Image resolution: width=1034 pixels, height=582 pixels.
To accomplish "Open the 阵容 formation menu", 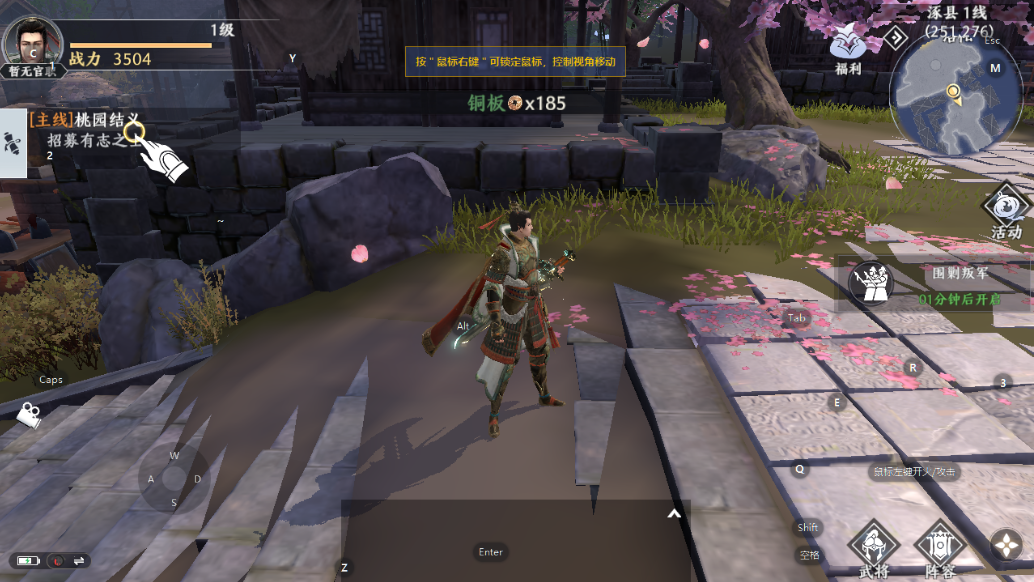I will [939, 548].
